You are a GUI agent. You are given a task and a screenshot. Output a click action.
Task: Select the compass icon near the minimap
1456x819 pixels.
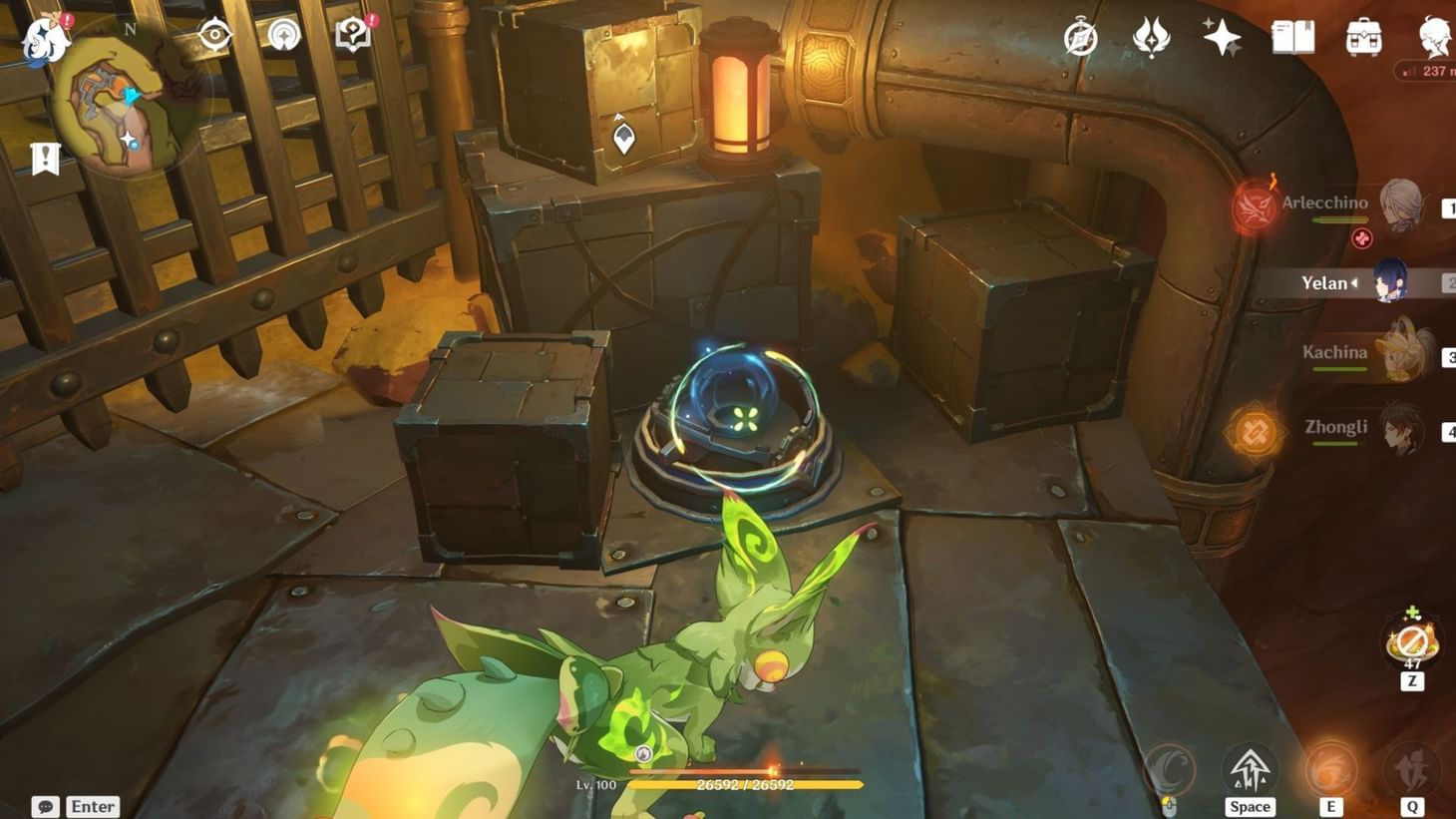tap(214, 33)
